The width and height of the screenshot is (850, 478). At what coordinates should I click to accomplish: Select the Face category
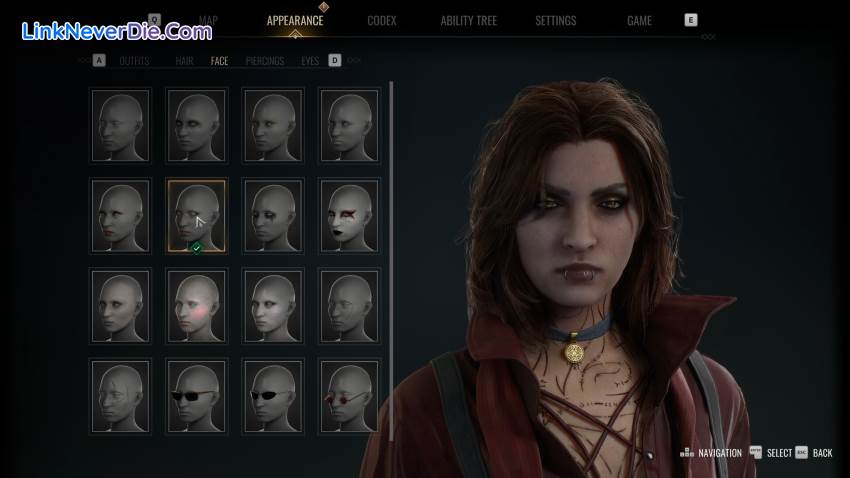[219, 61]
